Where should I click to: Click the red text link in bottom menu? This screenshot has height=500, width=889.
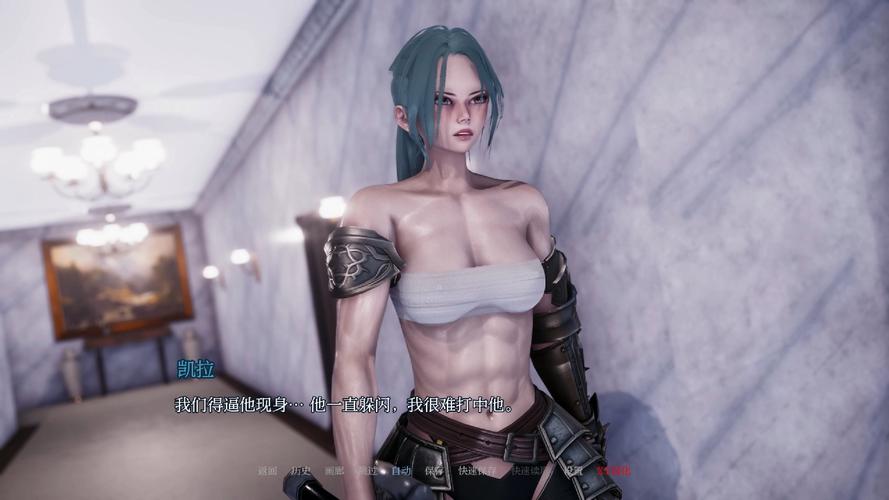click(613, 470)
